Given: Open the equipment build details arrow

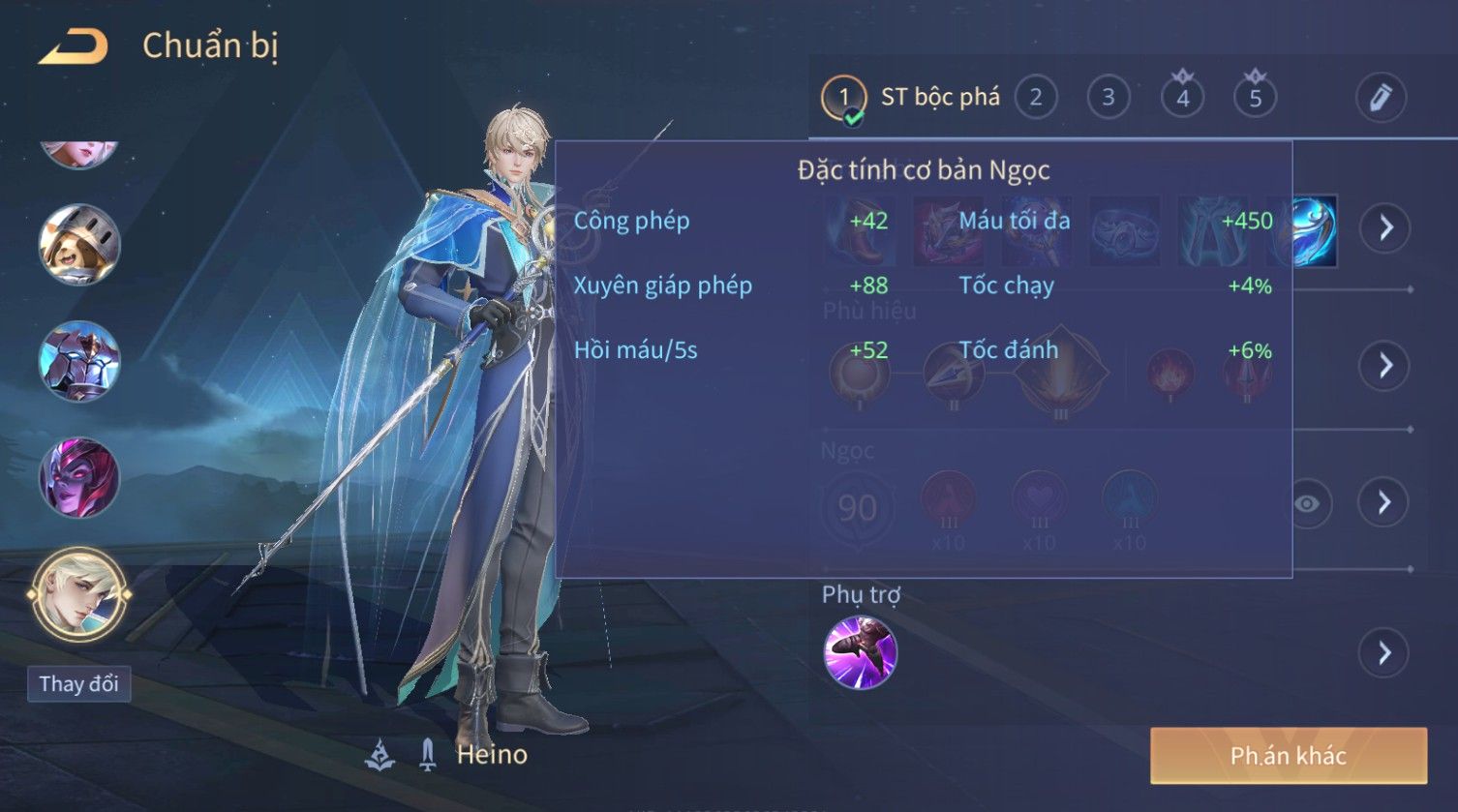Looking at the screenshot, I should [x=1385, y=227].
